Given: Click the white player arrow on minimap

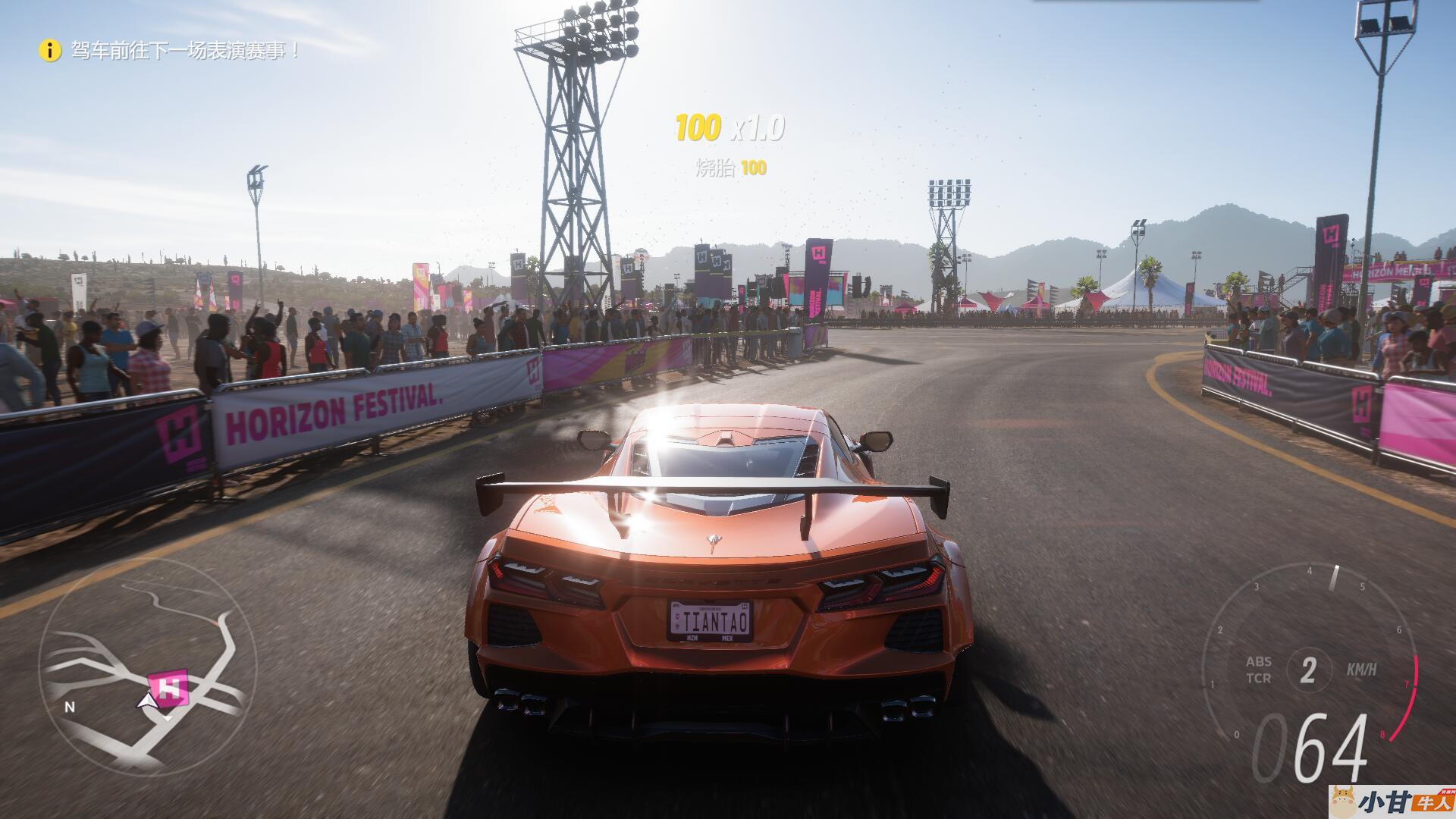Looking at the screenshot, I should 148,702.
